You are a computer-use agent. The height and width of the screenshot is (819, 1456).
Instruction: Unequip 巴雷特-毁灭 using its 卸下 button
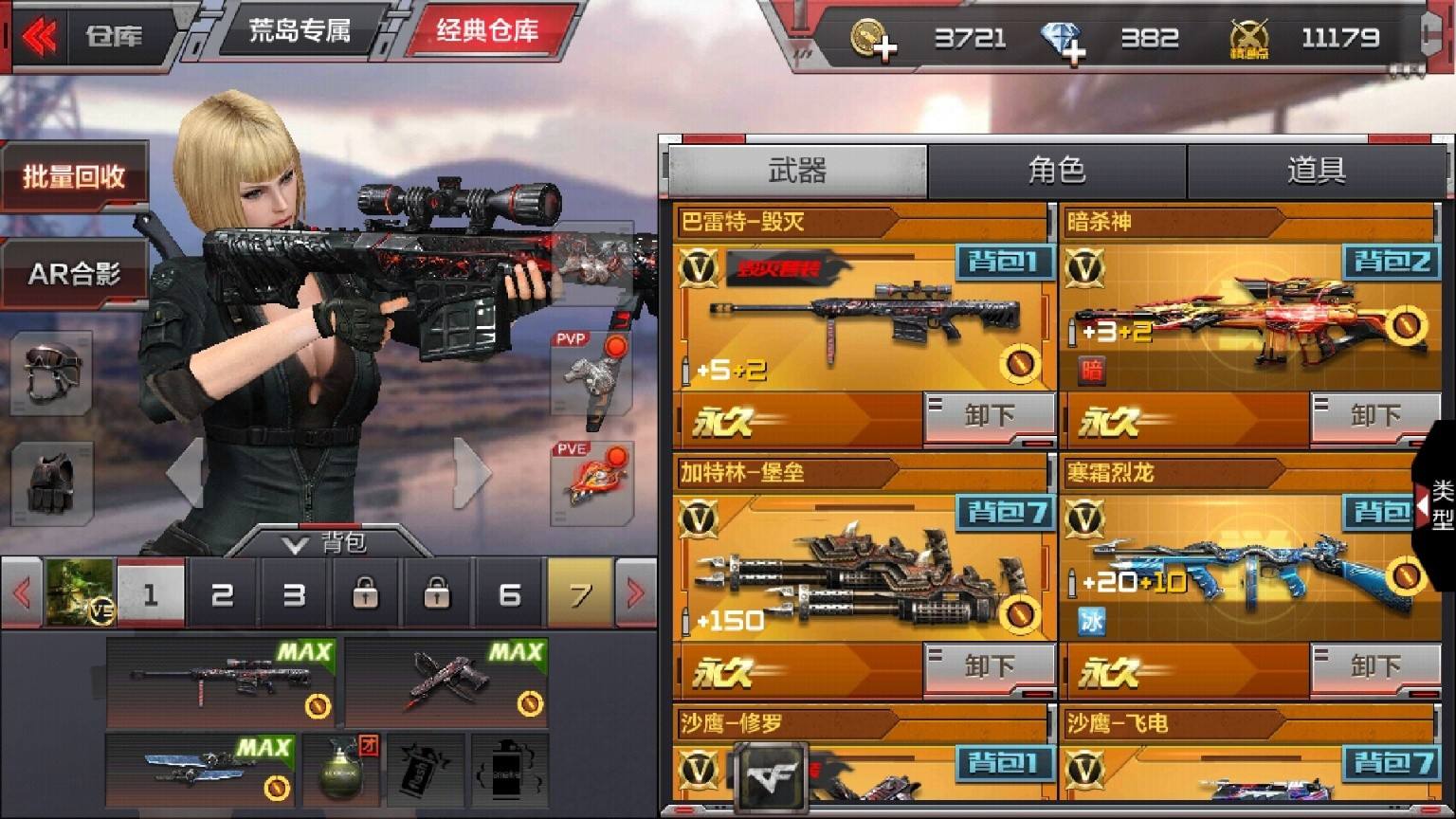click(990, 414)
